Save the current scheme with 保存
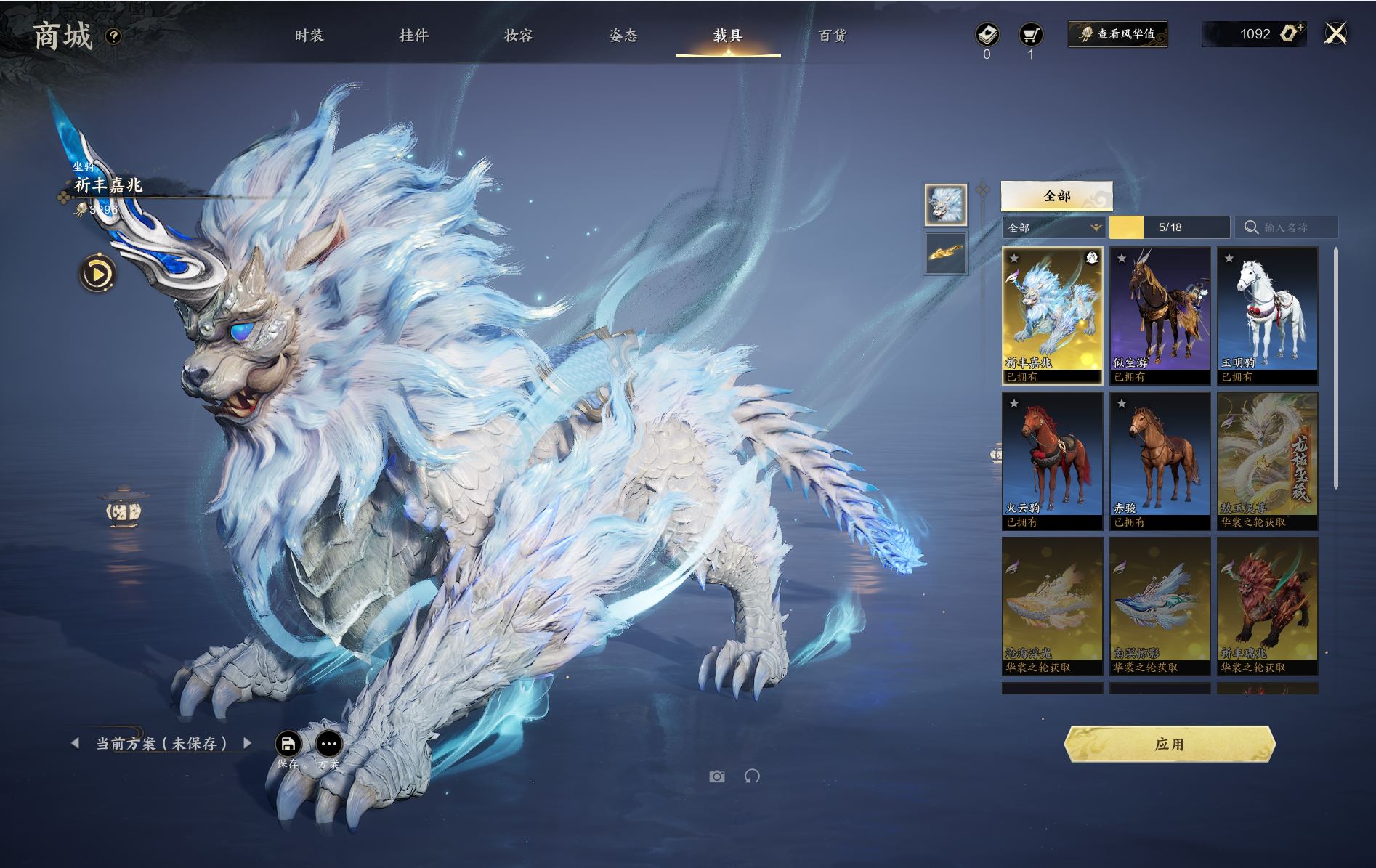This screenshot has width=1376, height=868. tap(288, 745)
